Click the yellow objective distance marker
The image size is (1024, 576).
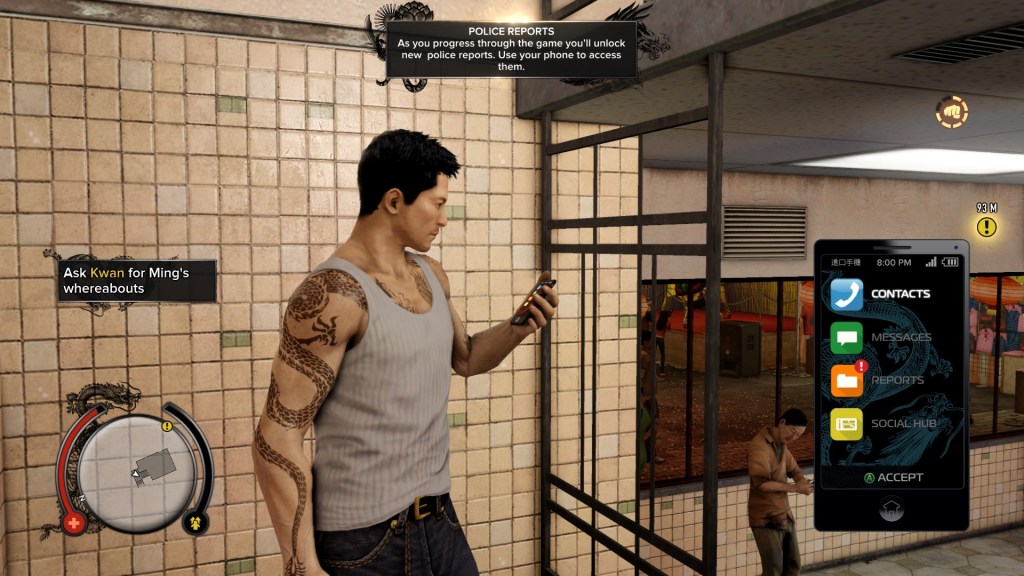(x=987, y=227)
